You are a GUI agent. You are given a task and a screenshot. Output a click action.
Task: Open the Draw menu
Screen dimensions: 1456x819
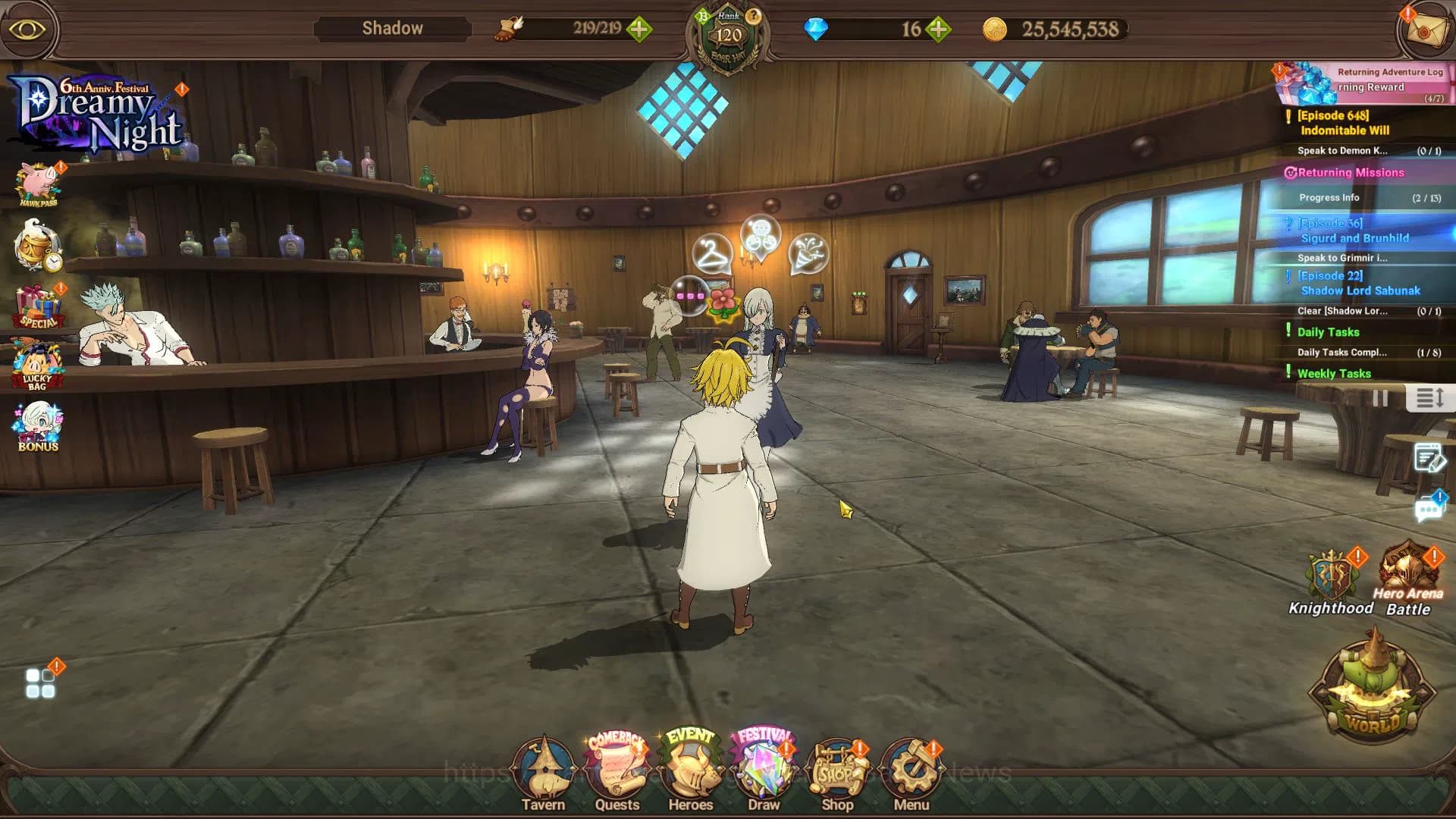(764, 773)
